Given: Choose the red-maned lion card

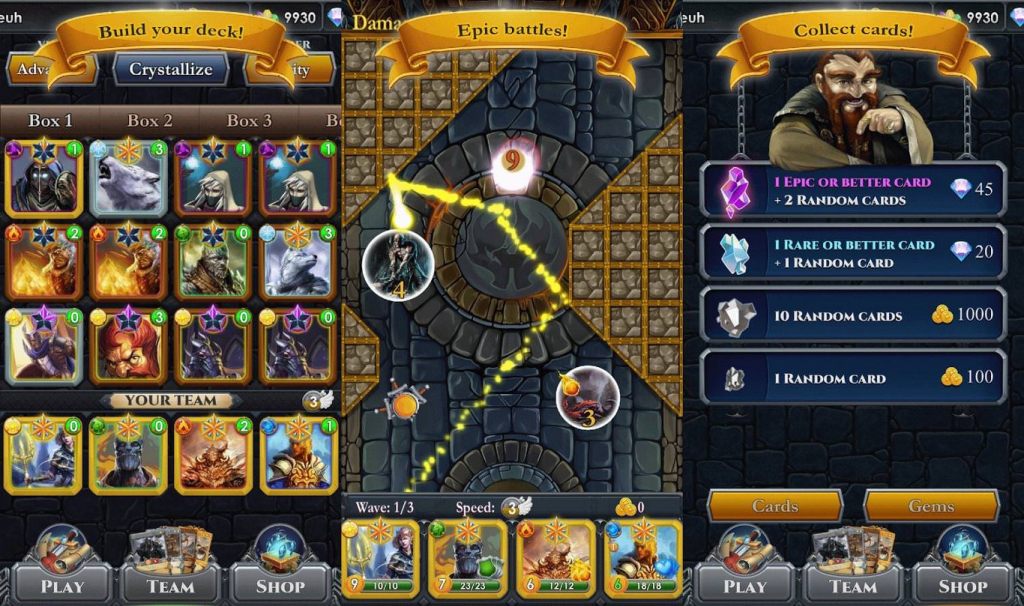Looking at the screenshot, I should (x=128, y=346).
